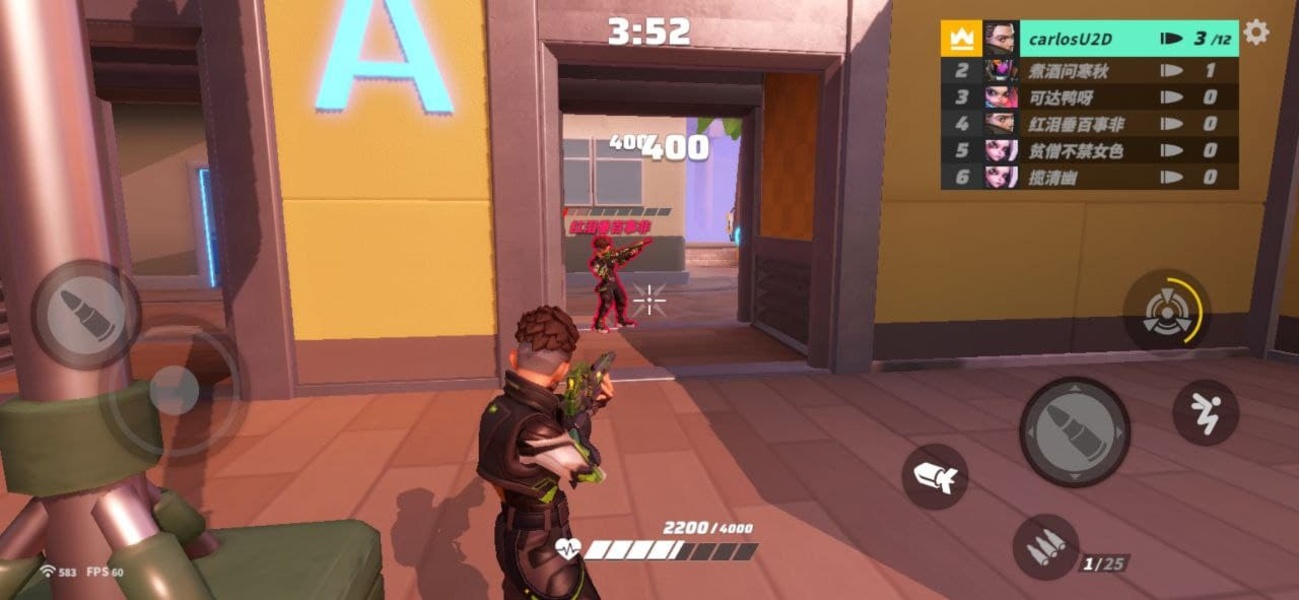This screenshot has height=600, width=1299.
Task: Touch the movement joystick knob
Action: point(175,390)
